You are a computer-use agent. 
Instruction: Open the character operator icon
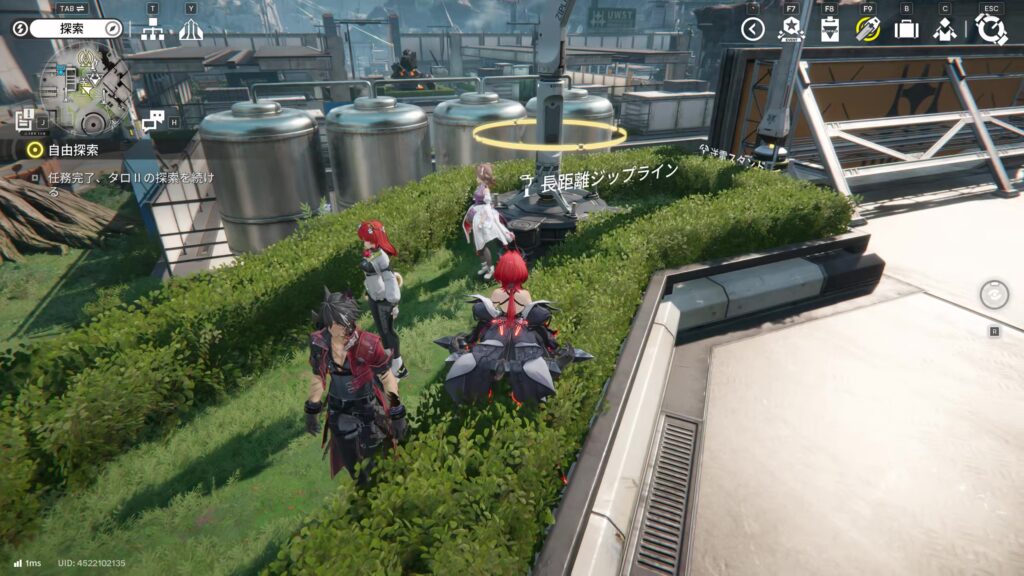pyautogui.click(x=945, y=29)
